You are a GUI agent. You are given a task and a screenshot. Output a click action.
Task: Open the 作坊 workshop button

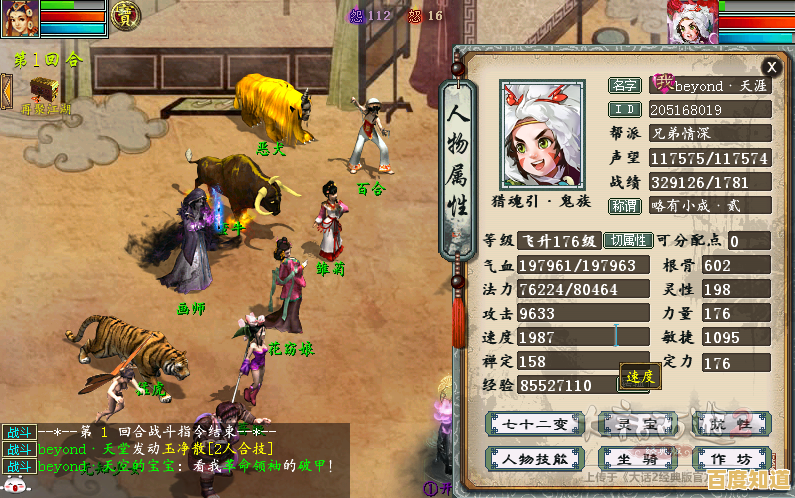tap(736, 458)
